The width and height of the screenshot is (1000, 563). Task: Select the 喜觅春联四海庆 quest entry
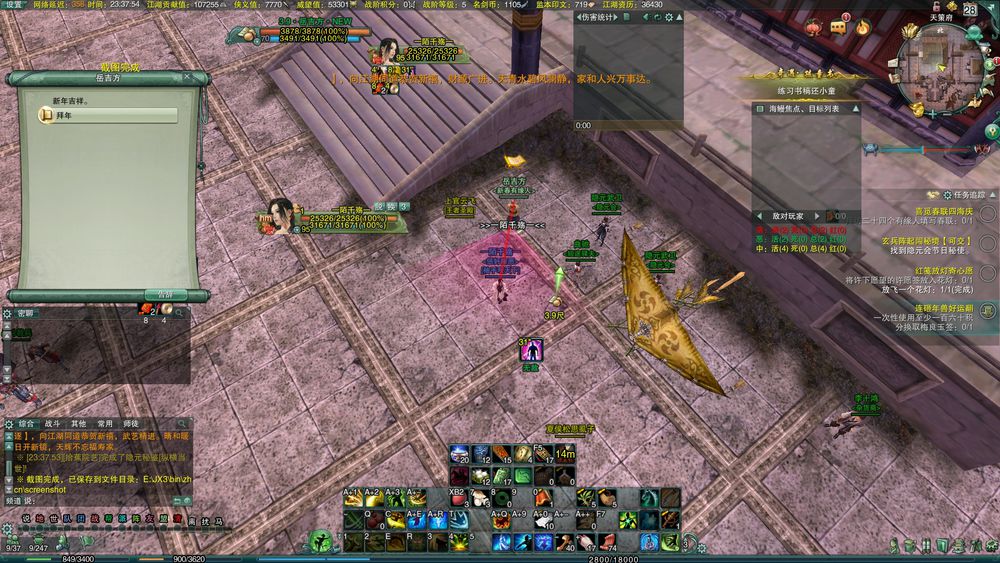coord(929,211)
